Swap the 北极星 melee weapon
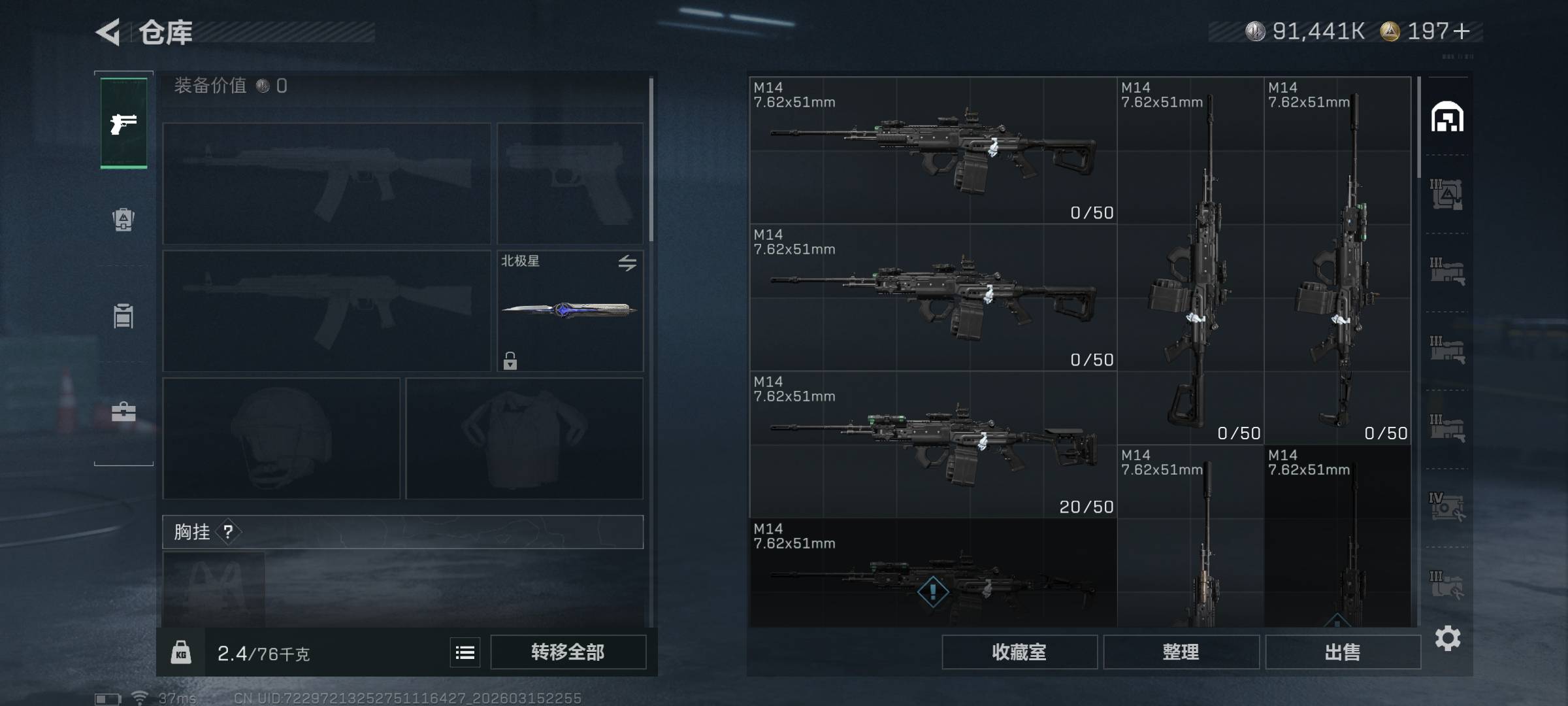 coord(627,263)
